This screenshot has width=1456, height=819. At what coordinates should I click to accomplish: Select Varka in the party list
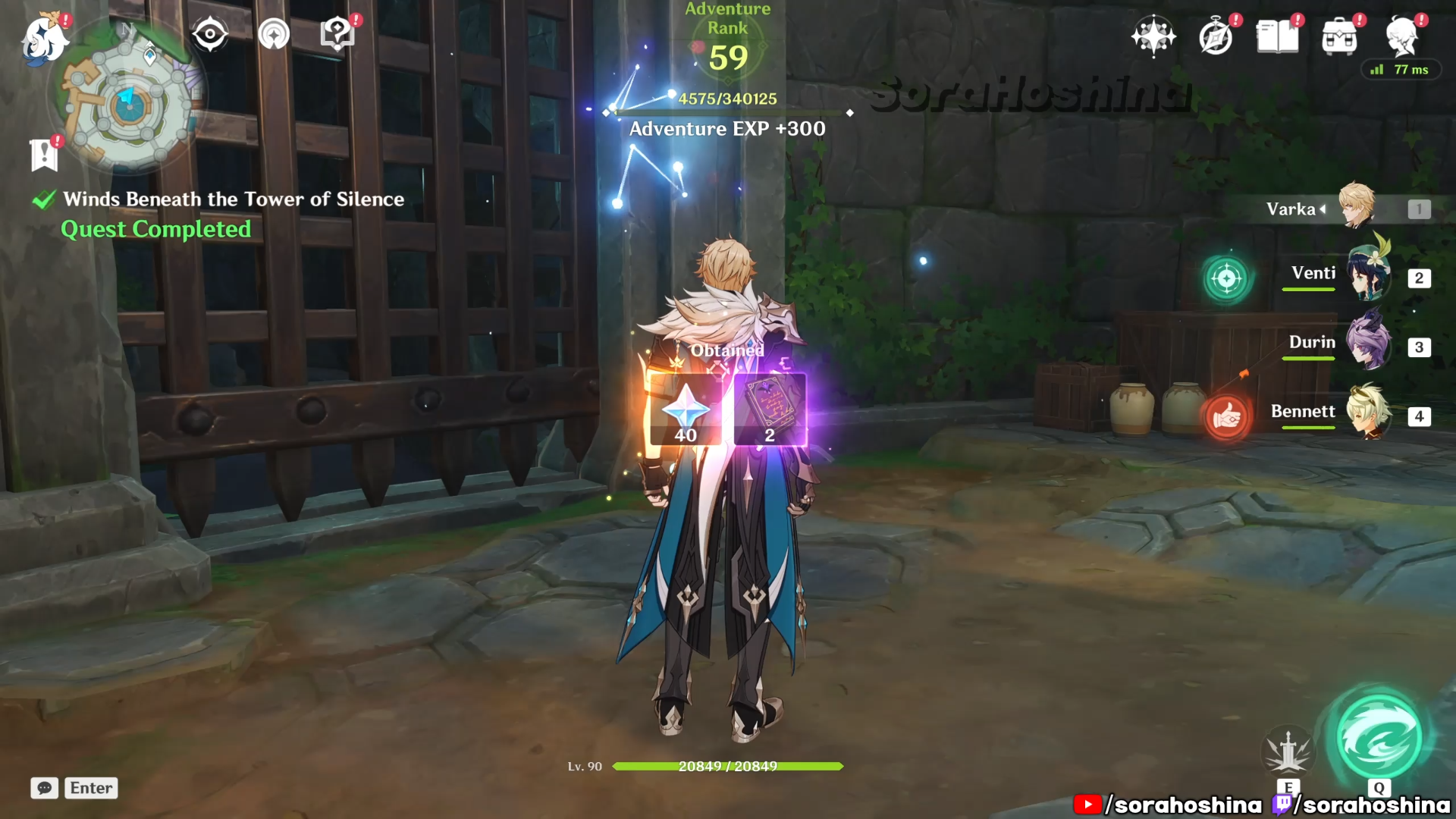coord(1357,208)
